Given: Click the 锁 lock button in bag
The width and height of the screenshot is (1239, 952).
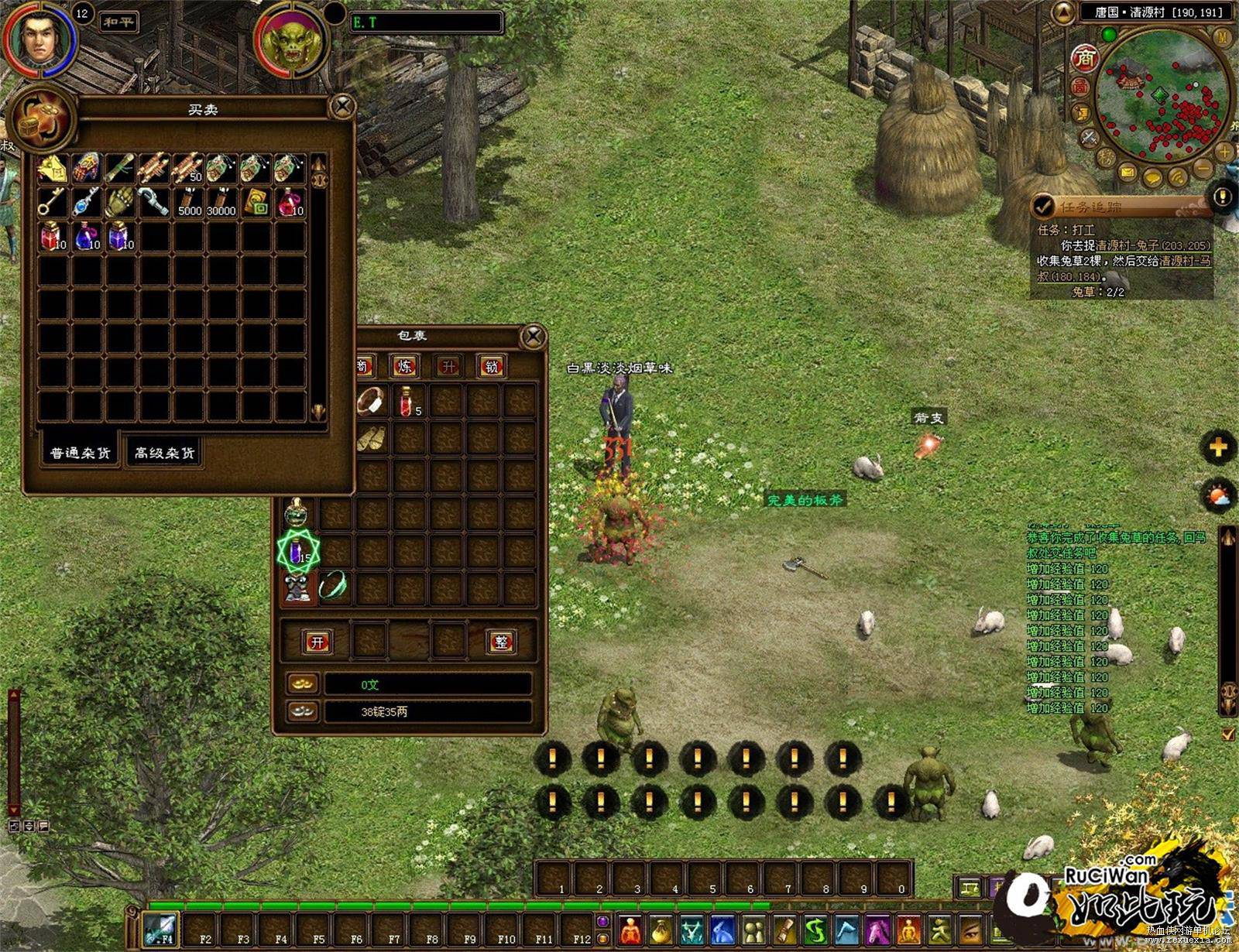Looking at the screenshot, I should click(x=492, y=366).
